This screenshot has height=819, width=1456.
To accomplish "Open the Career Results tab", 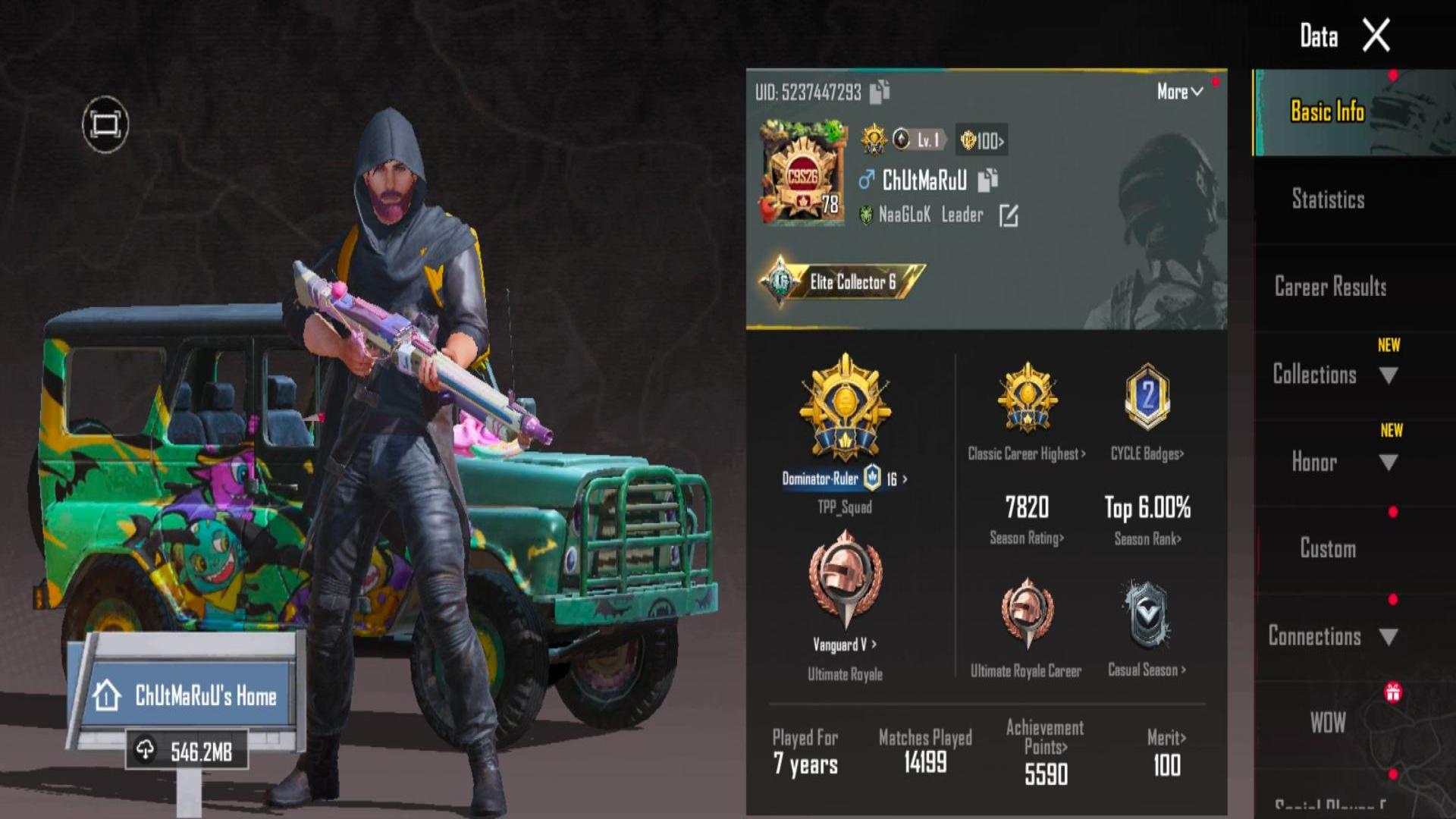I will point(1330,287).
